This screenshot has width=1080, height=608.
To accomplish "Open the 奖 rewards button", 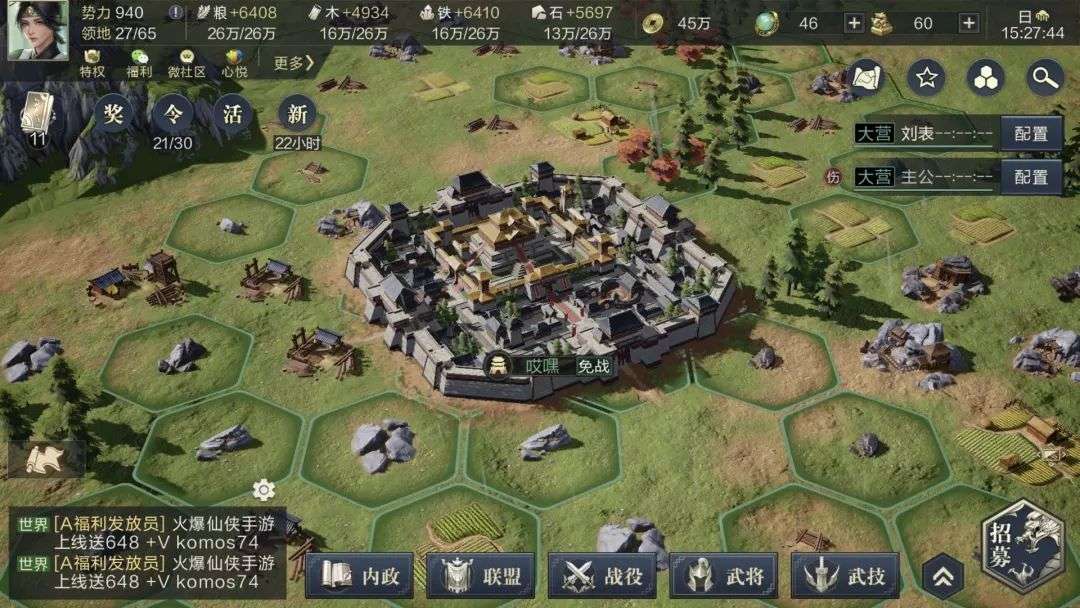I will click(111, 114).
